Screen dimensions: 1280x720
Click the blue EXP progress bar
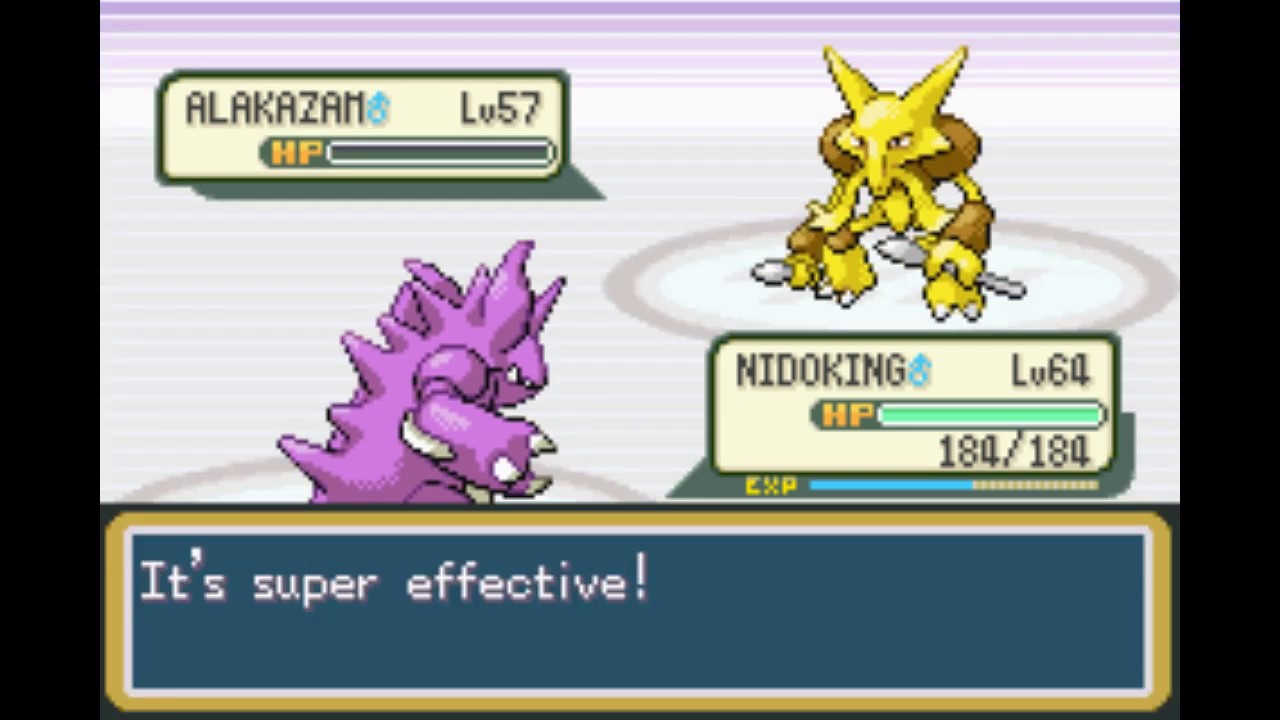click(x=890, y=486)
